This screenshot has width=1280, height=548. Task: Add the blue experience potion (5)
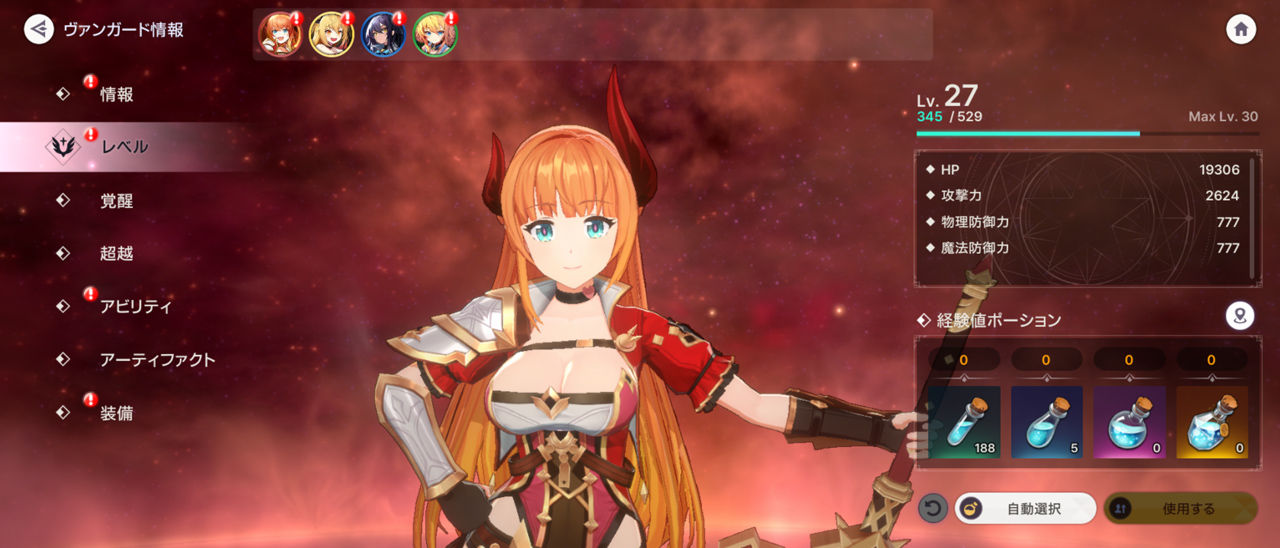click(x=1046, y=422)
